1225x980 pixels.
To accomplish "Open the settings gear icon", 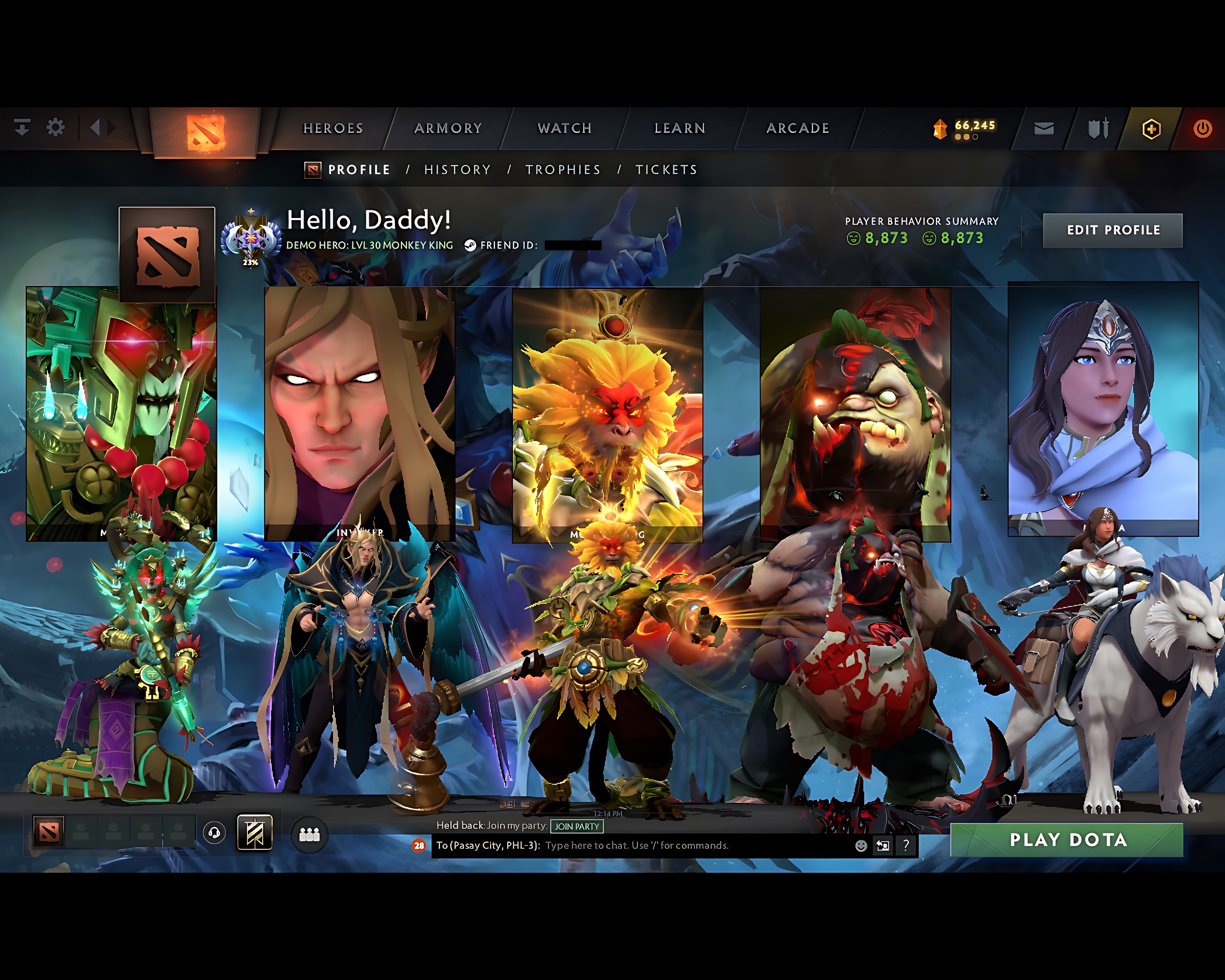I will click(55, 127).
